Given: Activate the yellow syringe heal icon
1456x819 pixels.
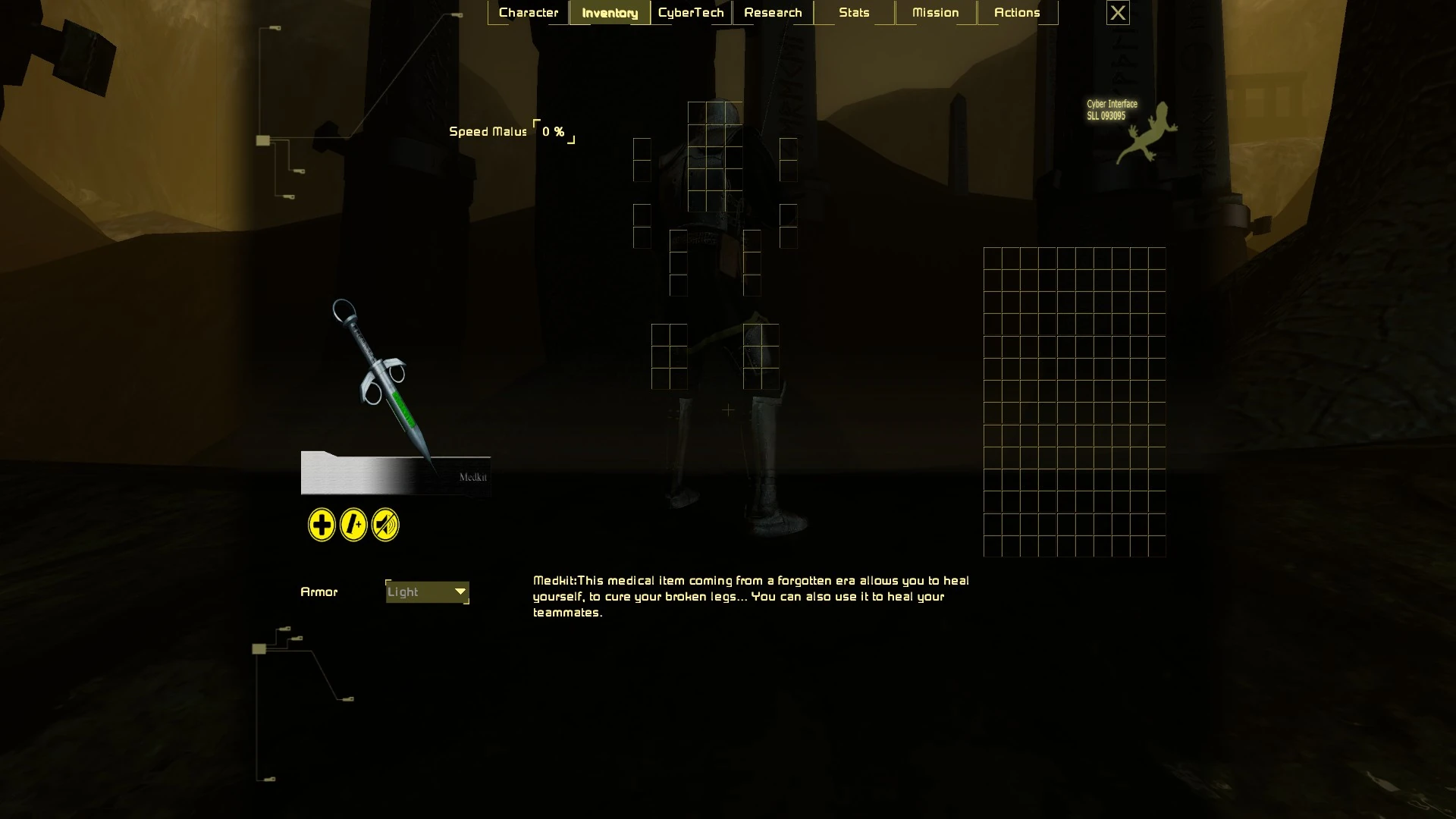Looking at the screenshot, I should 353,525.
